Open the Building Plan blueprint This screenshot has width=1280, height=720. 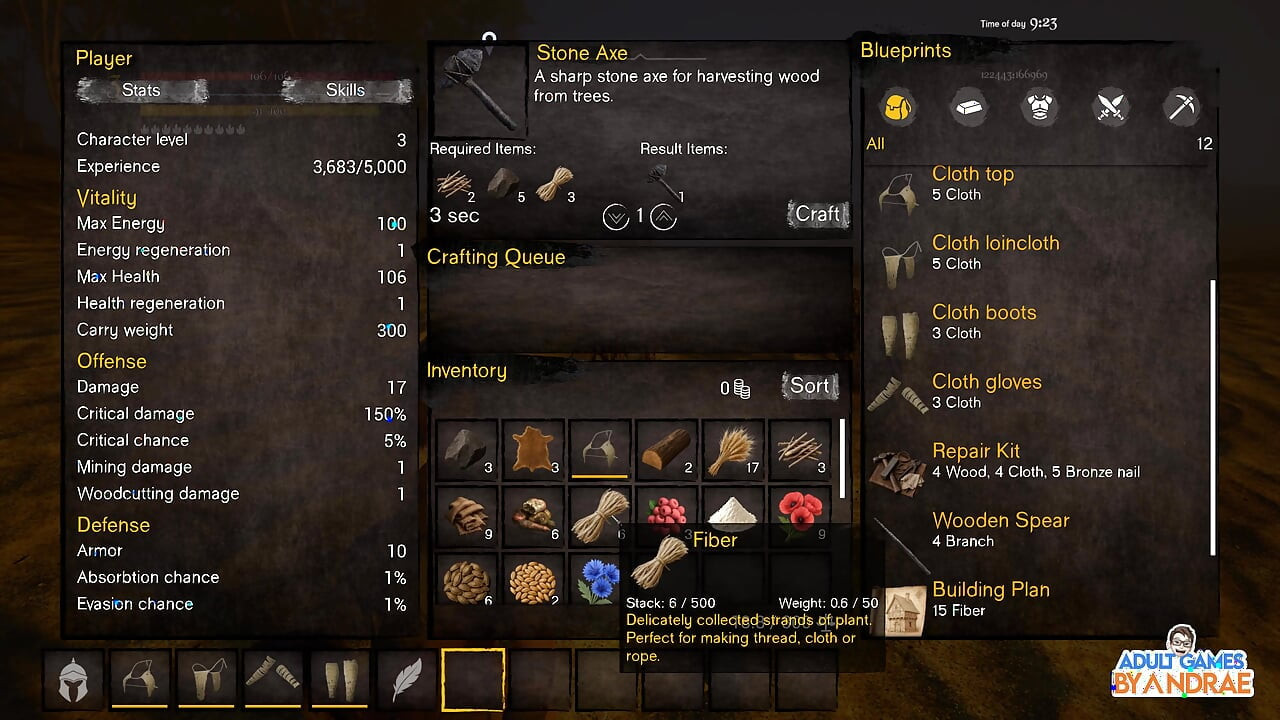tap(990, 599)
